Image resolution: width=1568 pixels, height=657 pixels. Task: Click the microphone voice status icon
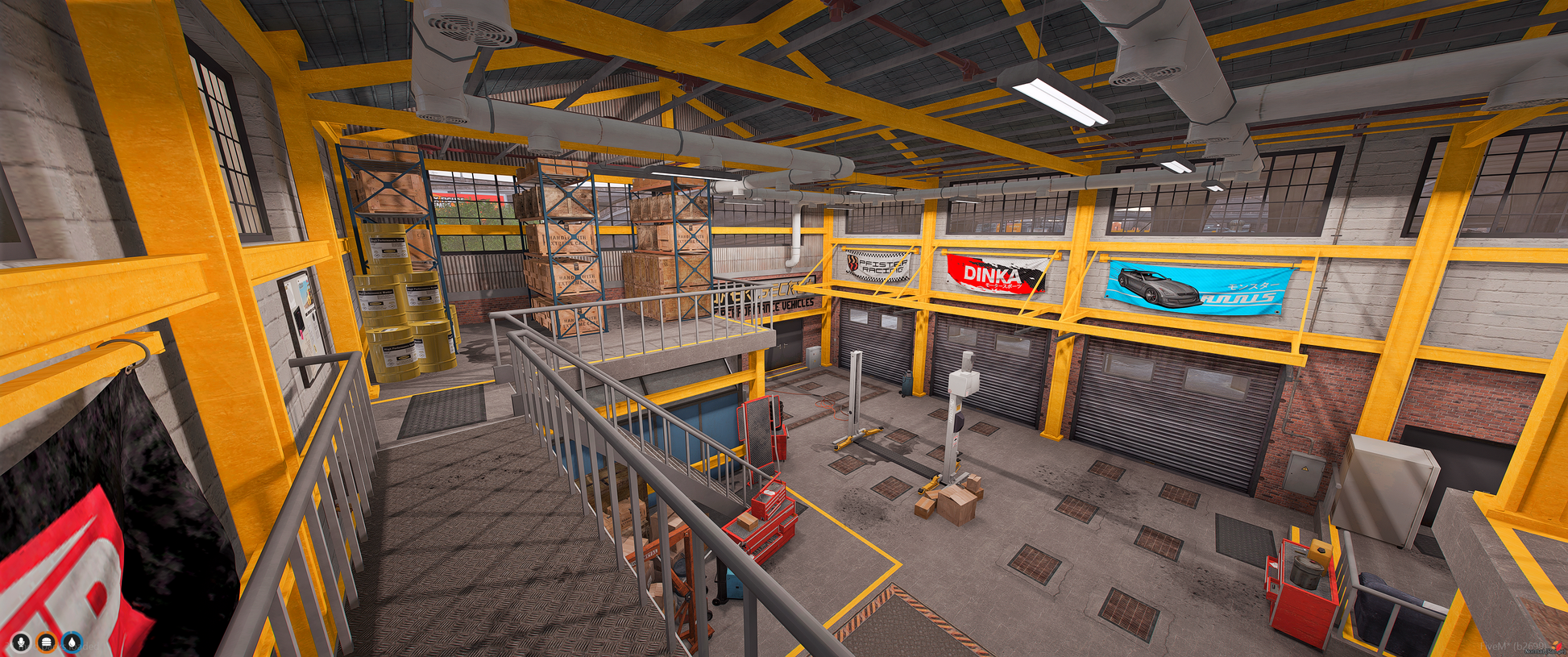[21, 642]
